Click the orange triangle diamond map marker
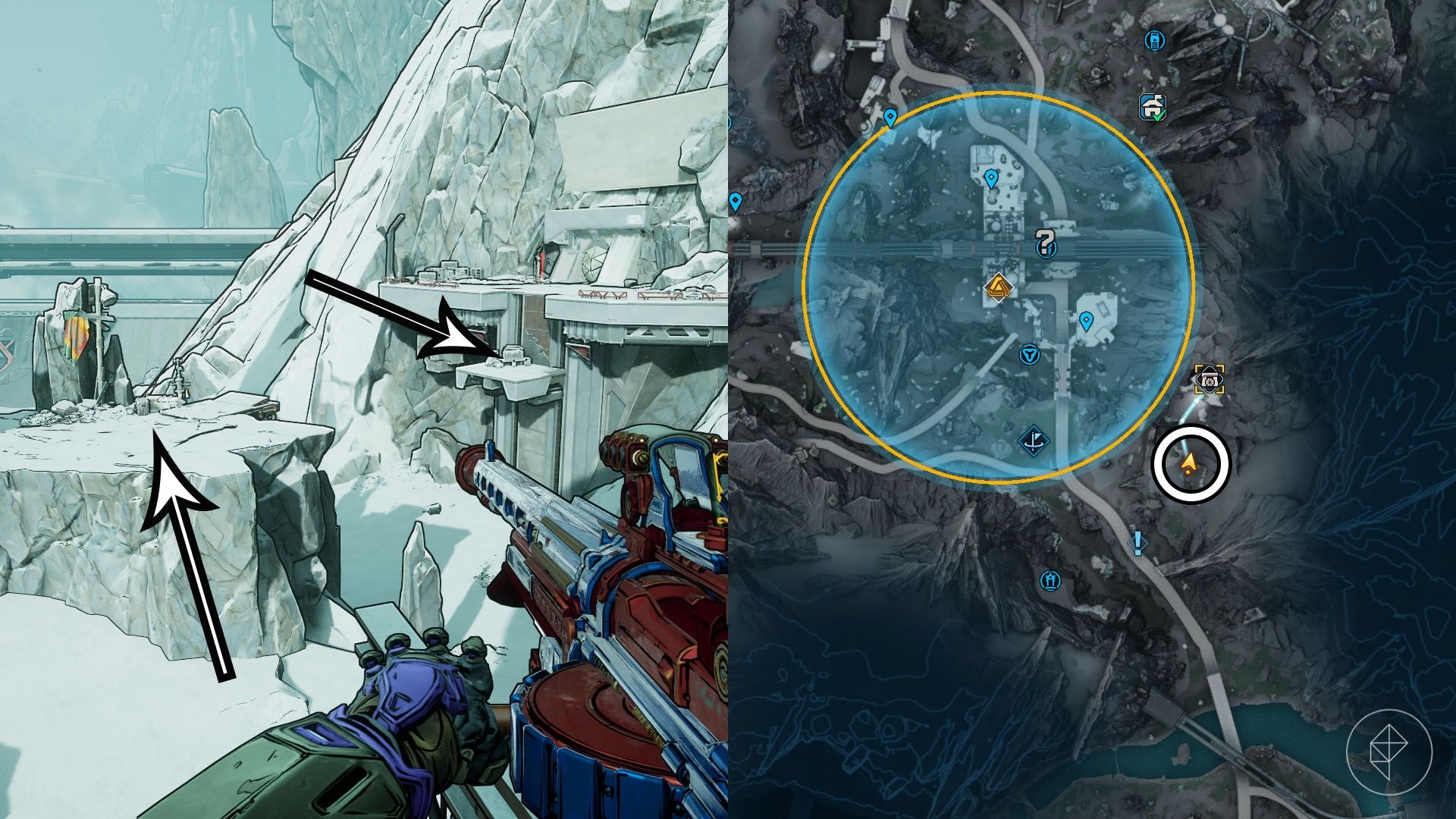The image size is (1456, 819). (997, 287)
